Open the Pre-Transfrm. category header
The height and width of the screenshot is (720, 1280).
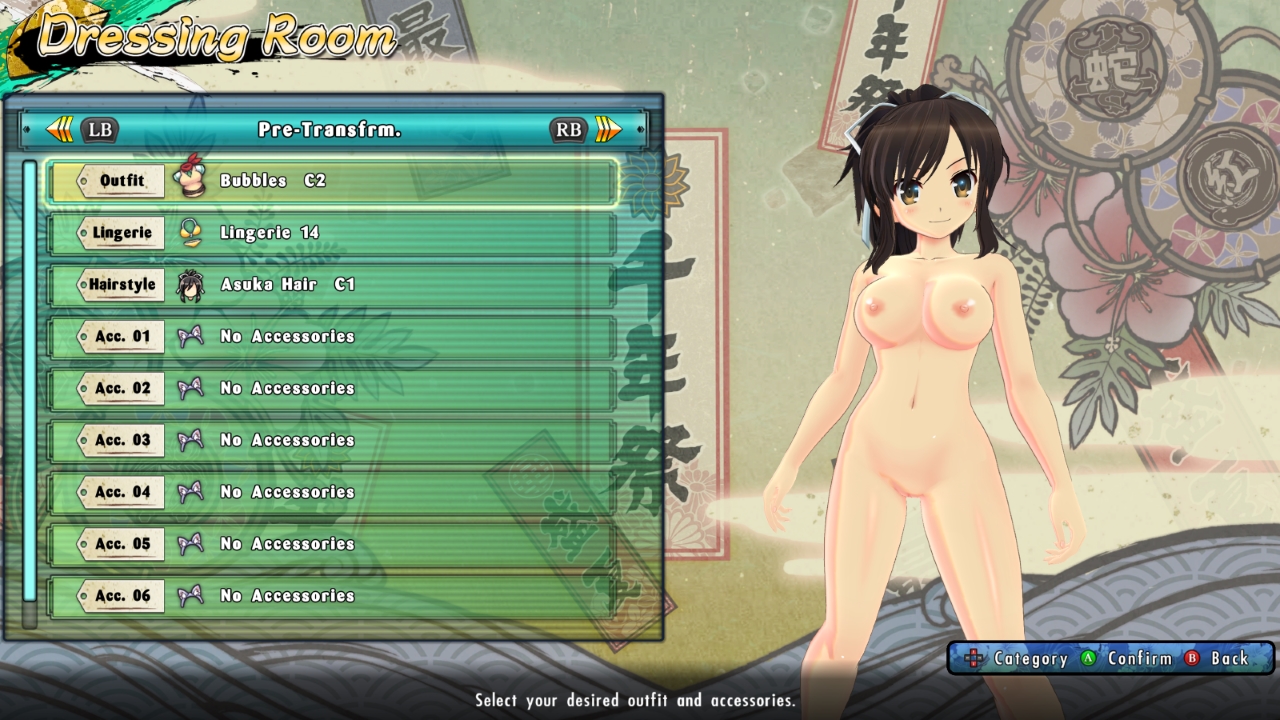[x=330, y=129]
